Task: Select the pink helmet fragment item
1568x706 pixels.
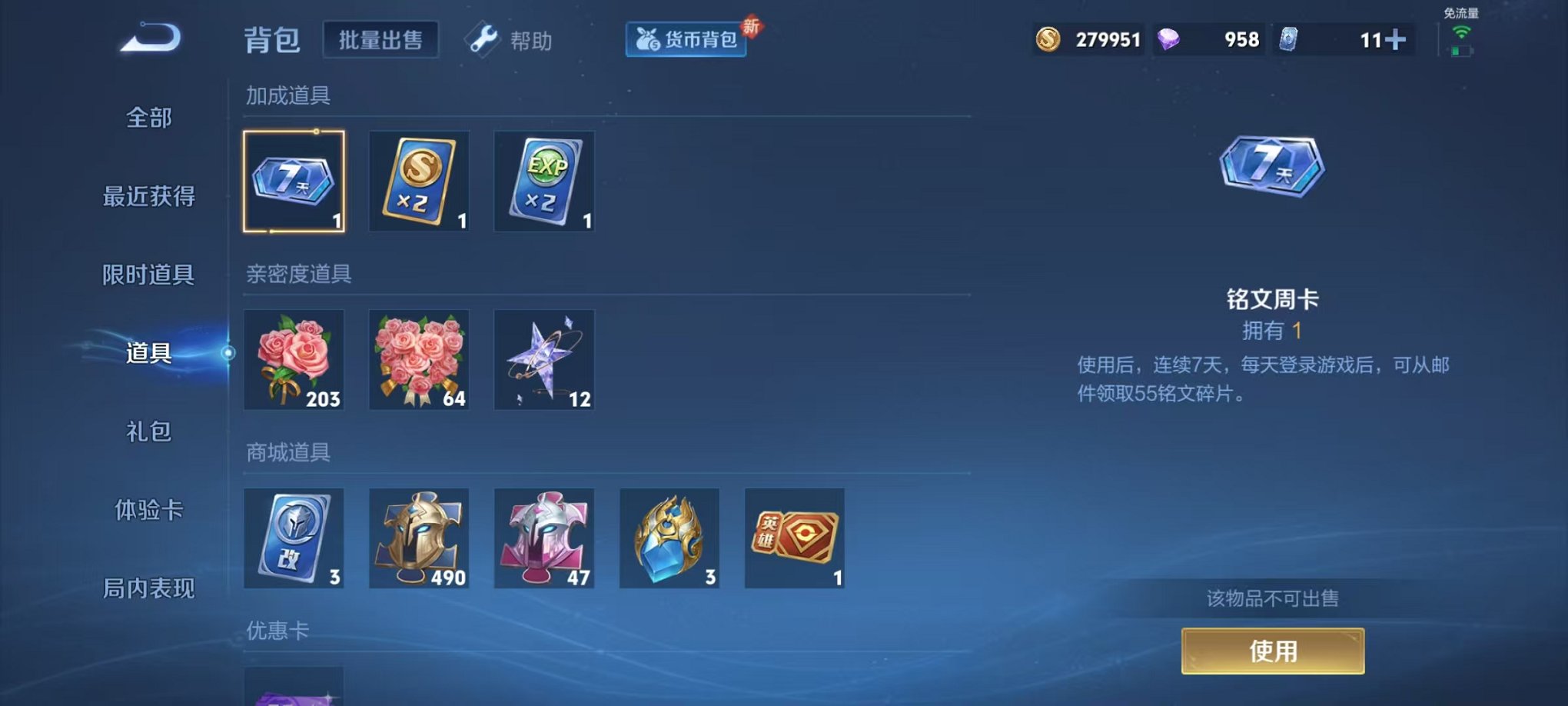Action: [x=544, y=539]
